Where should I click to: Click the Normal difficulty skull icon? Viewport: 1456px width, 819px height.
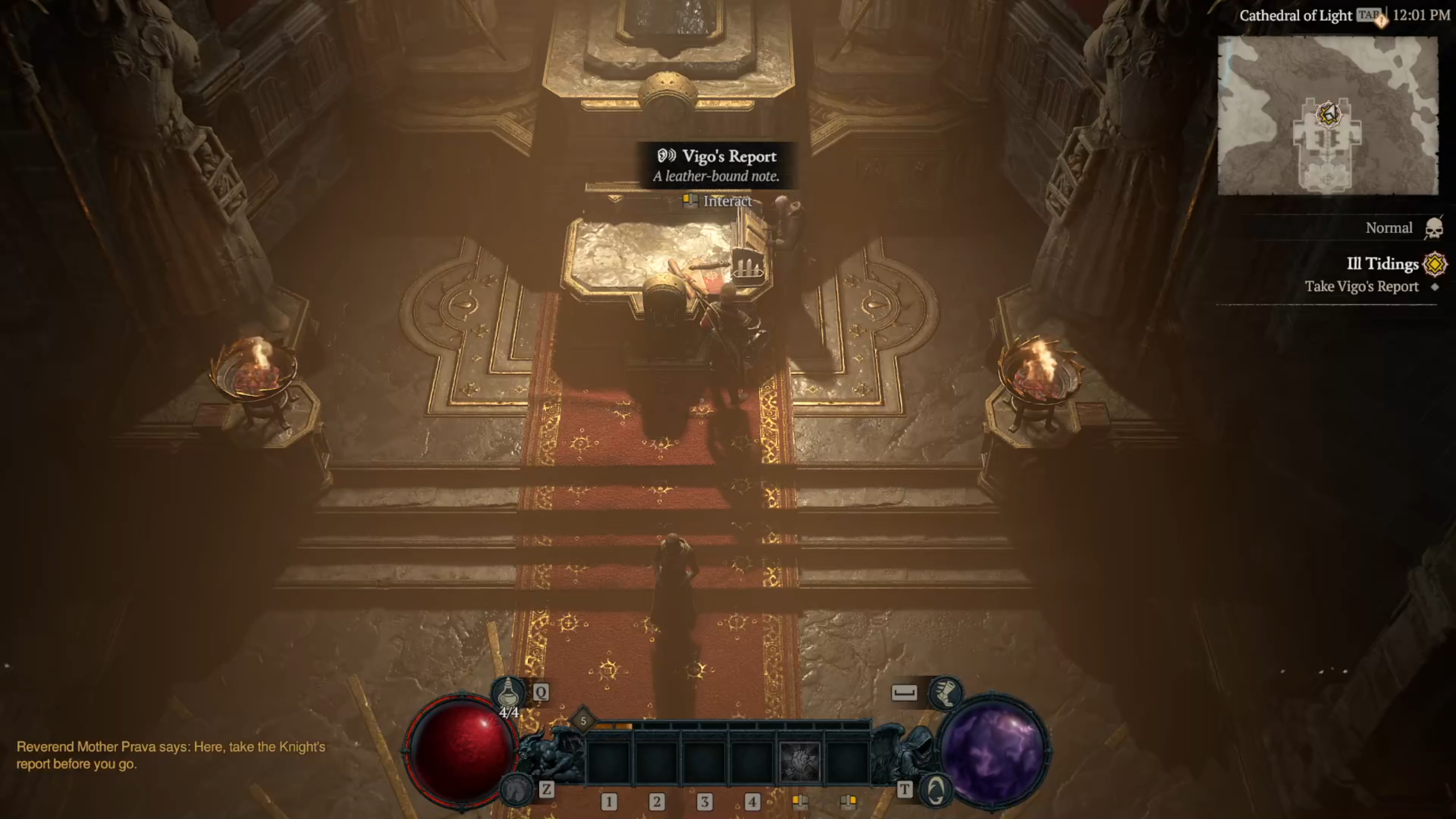1434,229
